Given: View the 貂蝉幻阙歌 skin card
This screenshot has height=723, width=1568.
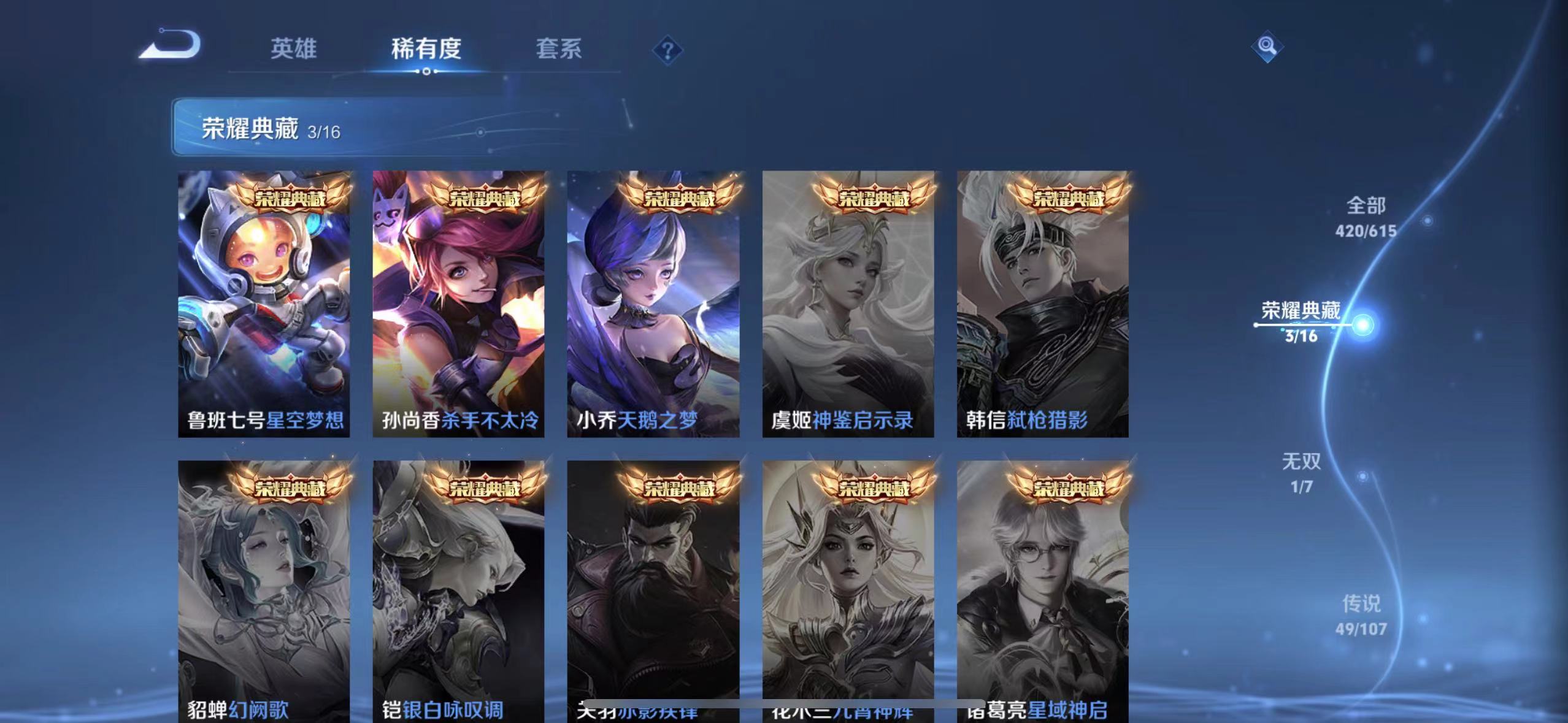Looking at the screenshot, I should point(264,589).
